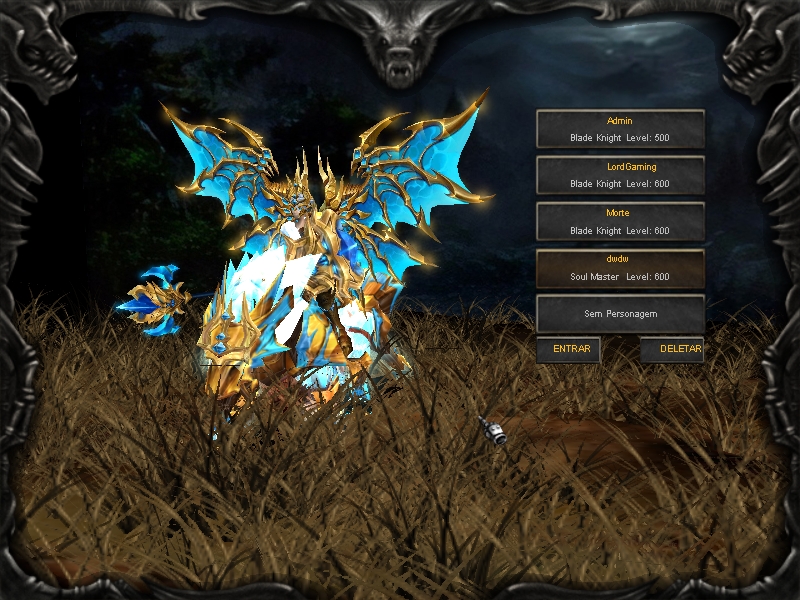Choose the LordGaming Blade Knight character
The image size is (800, 600).
pos(620,175)
